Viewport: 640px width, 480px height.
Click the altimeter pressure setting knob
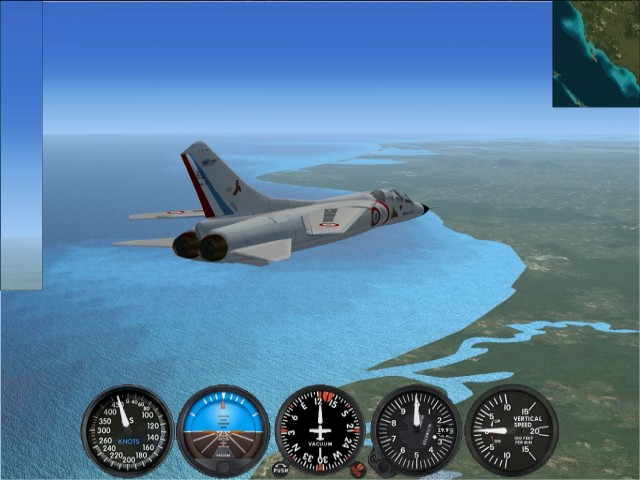click(x=380, y=462)
